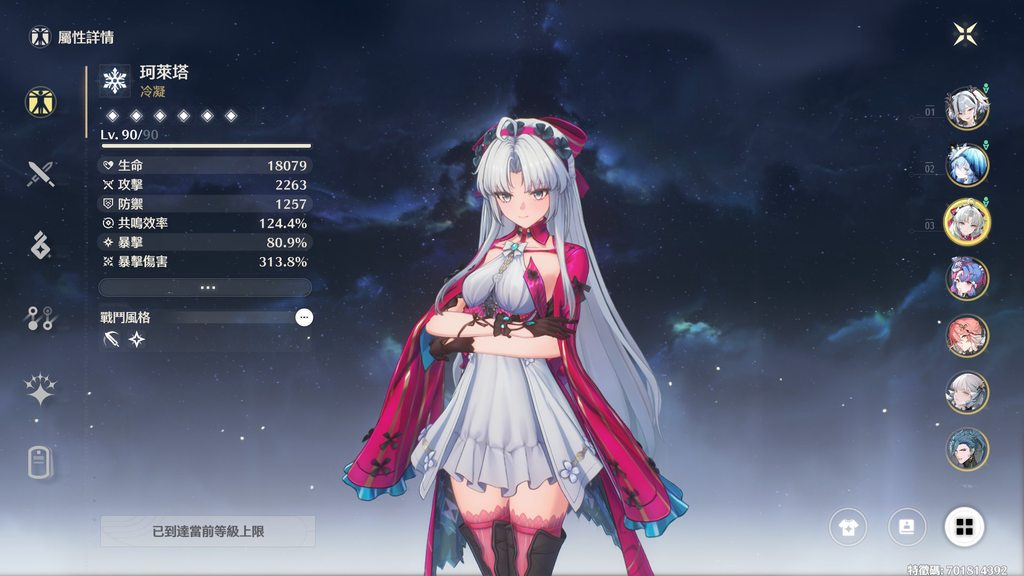Close the attribute details screen
1024x576 pixels.
tap(965, 35)
